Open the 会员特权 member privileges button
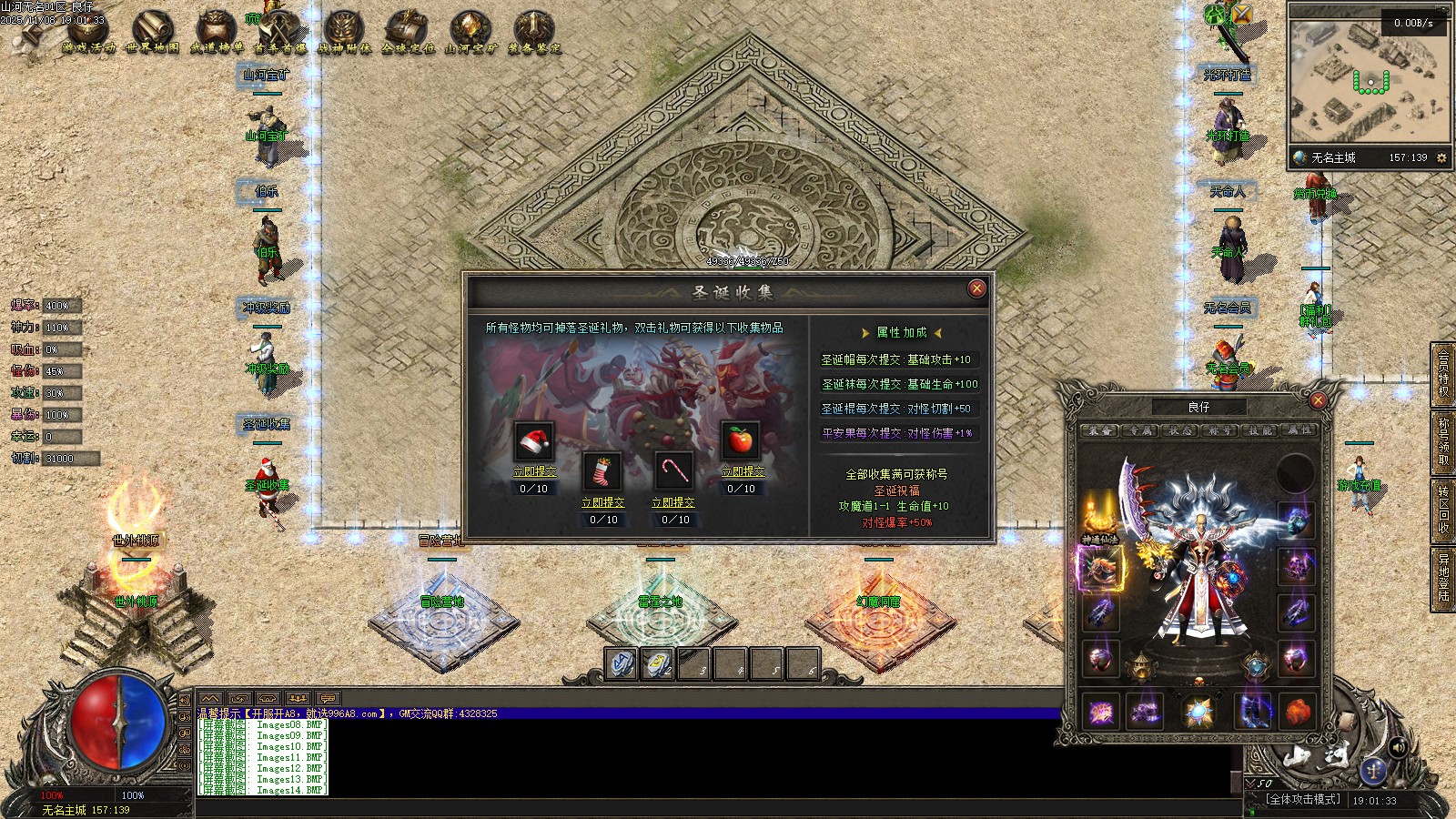Viewport: 1456px width, 819px height. click(1443, 373)
